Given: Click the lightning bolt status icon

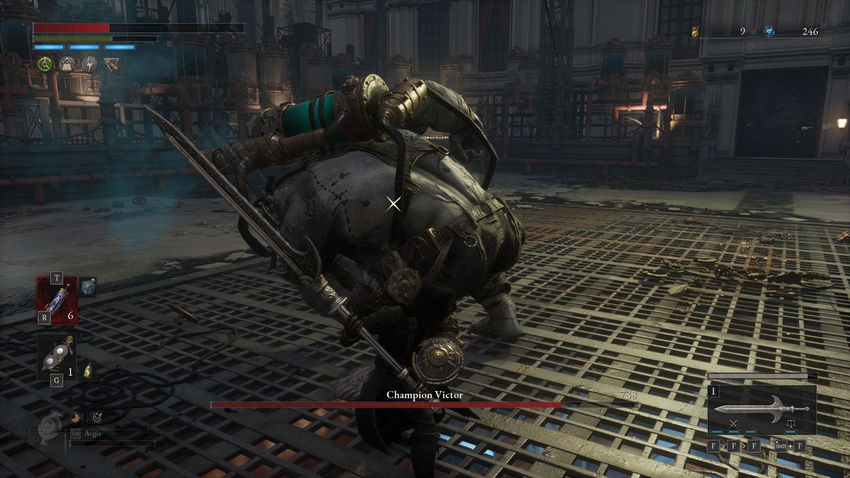Looking at the screenshot, I should pos(87,64).
